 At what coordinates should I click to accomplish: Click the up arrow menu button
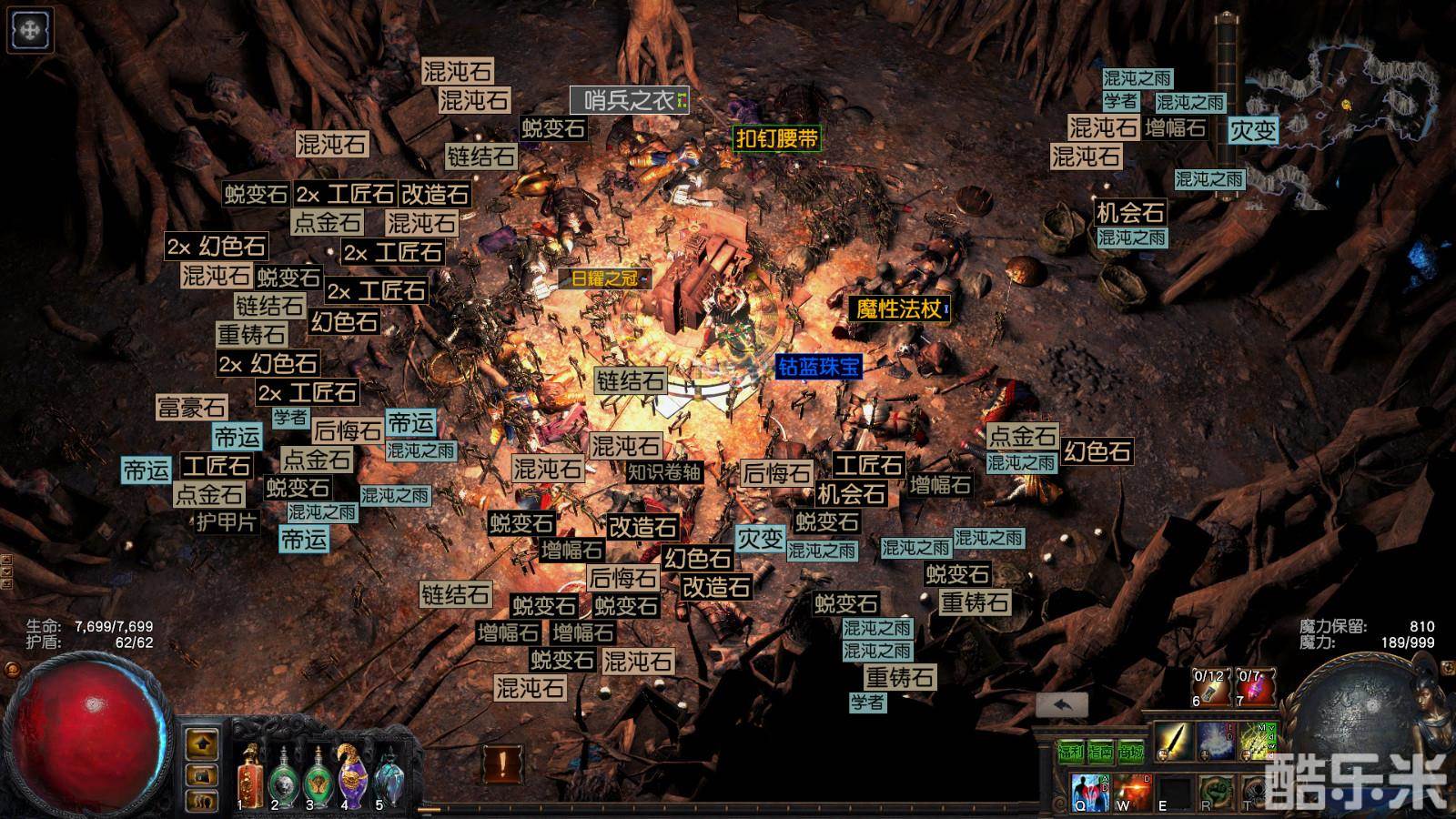tap(202, 743)
